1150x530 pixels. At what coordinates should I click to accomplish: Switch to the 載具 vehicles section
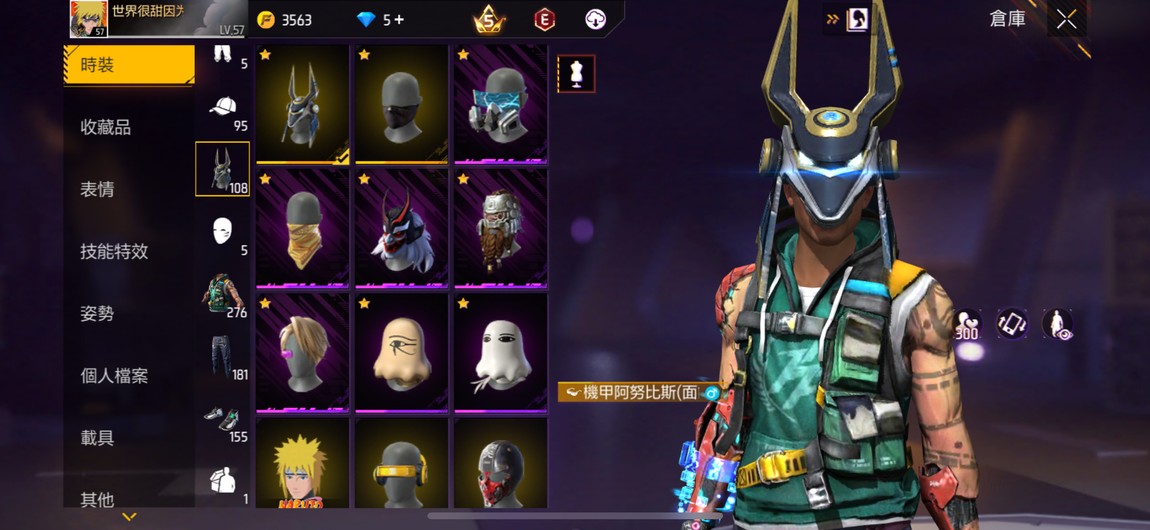point(98,438)
